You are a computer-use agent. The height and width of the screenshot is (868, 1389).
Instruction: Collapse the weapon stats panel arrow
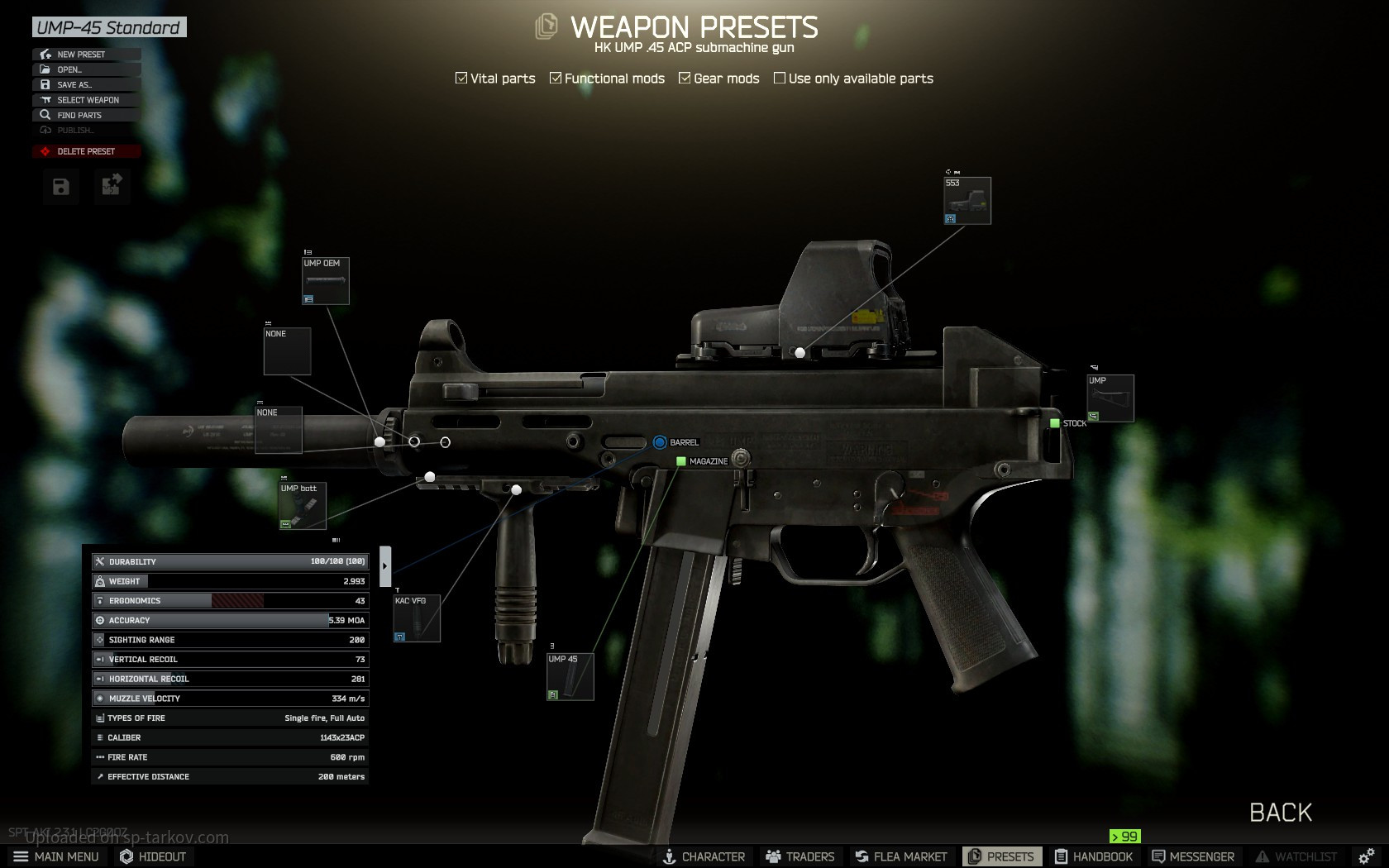(385, 566)
